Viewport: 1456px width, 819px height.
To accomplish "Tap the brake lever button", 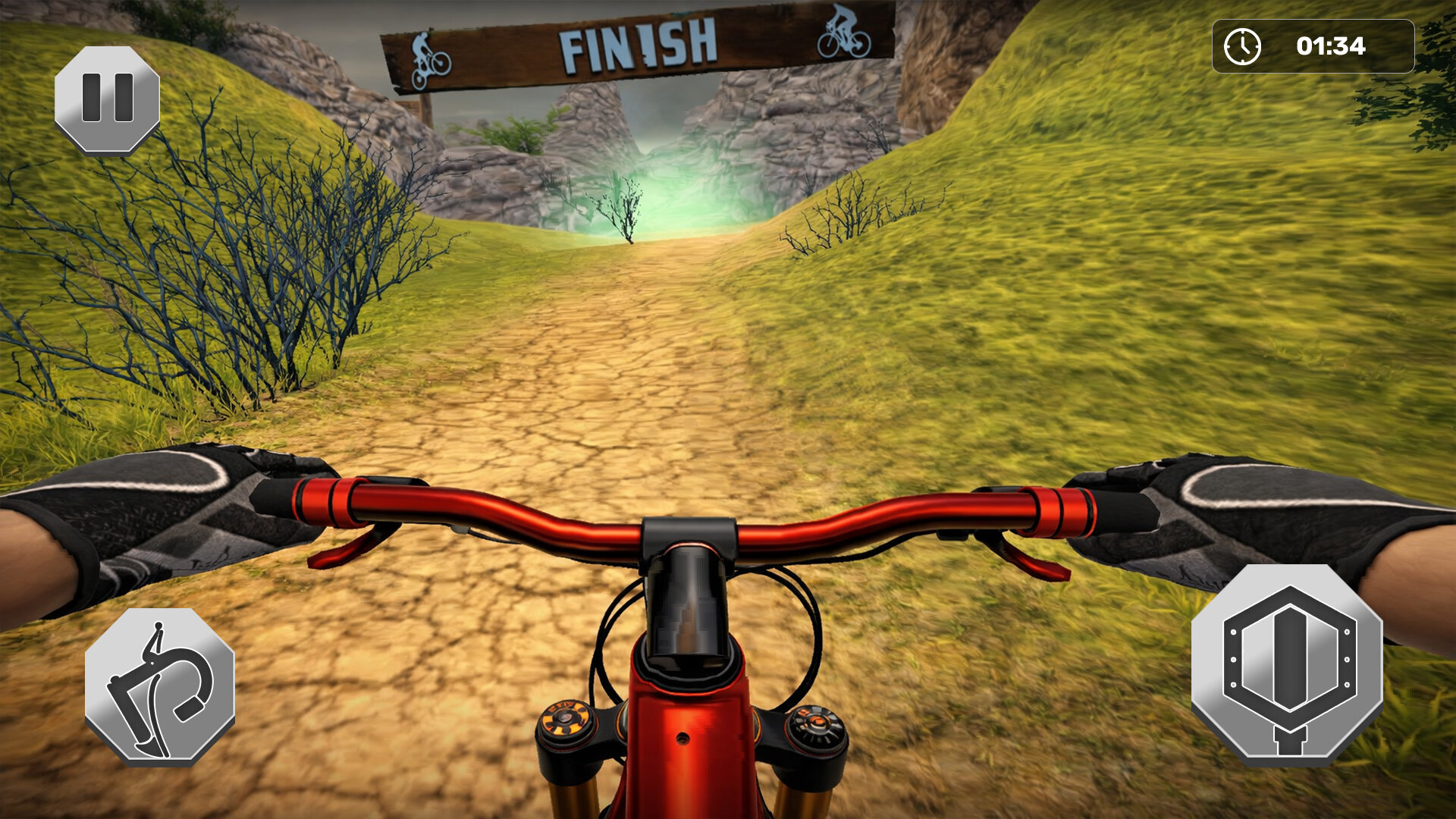I will [160, 687].
